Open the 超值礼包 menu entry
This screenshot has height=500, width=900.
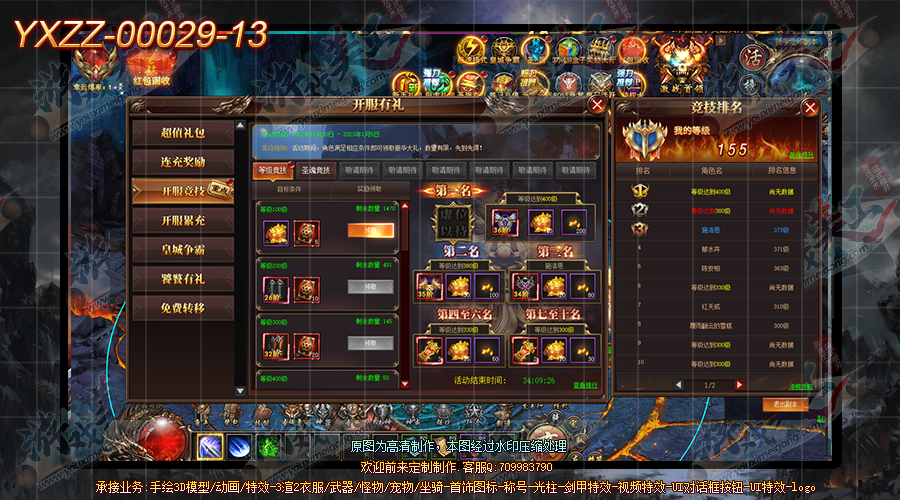coord(183,132)
